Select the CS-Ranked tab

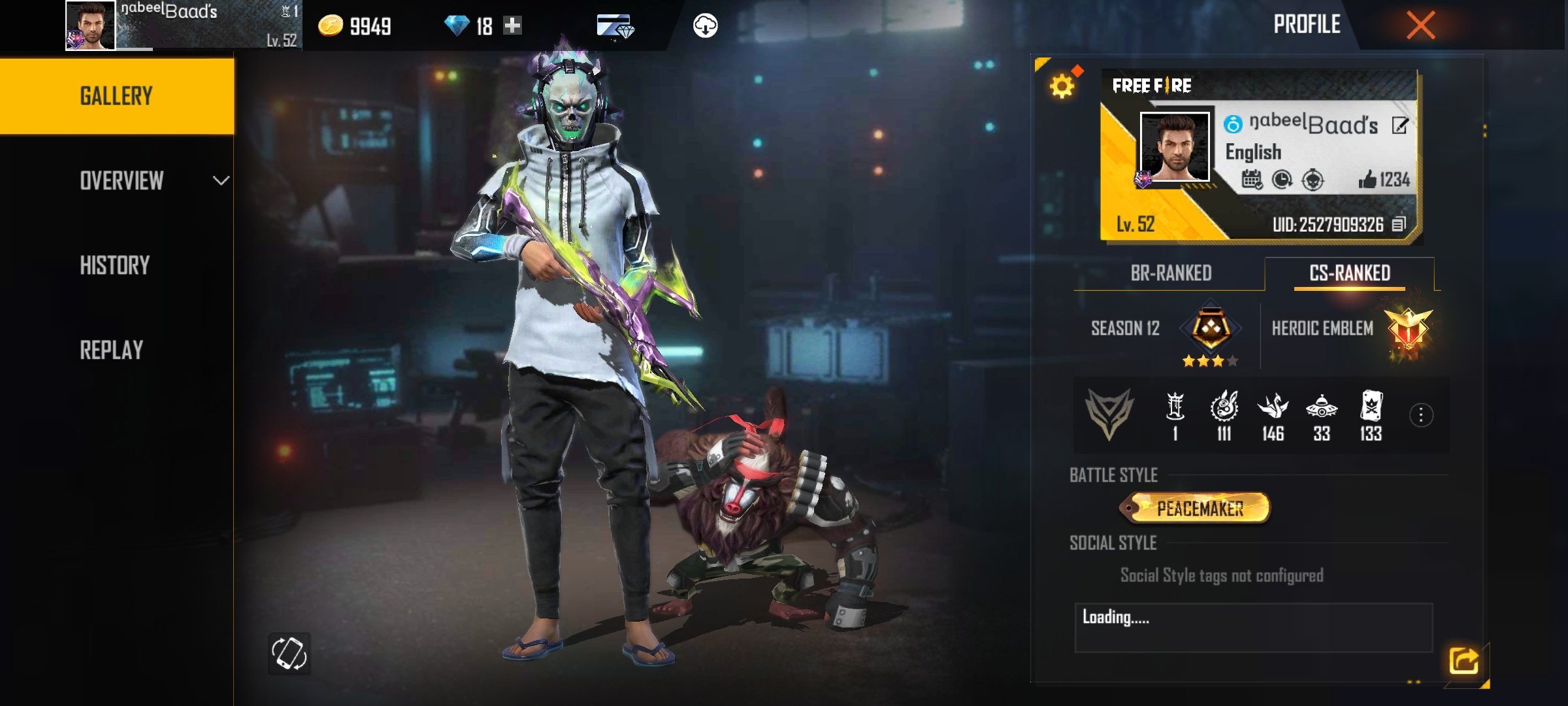tap(1350, 273)
